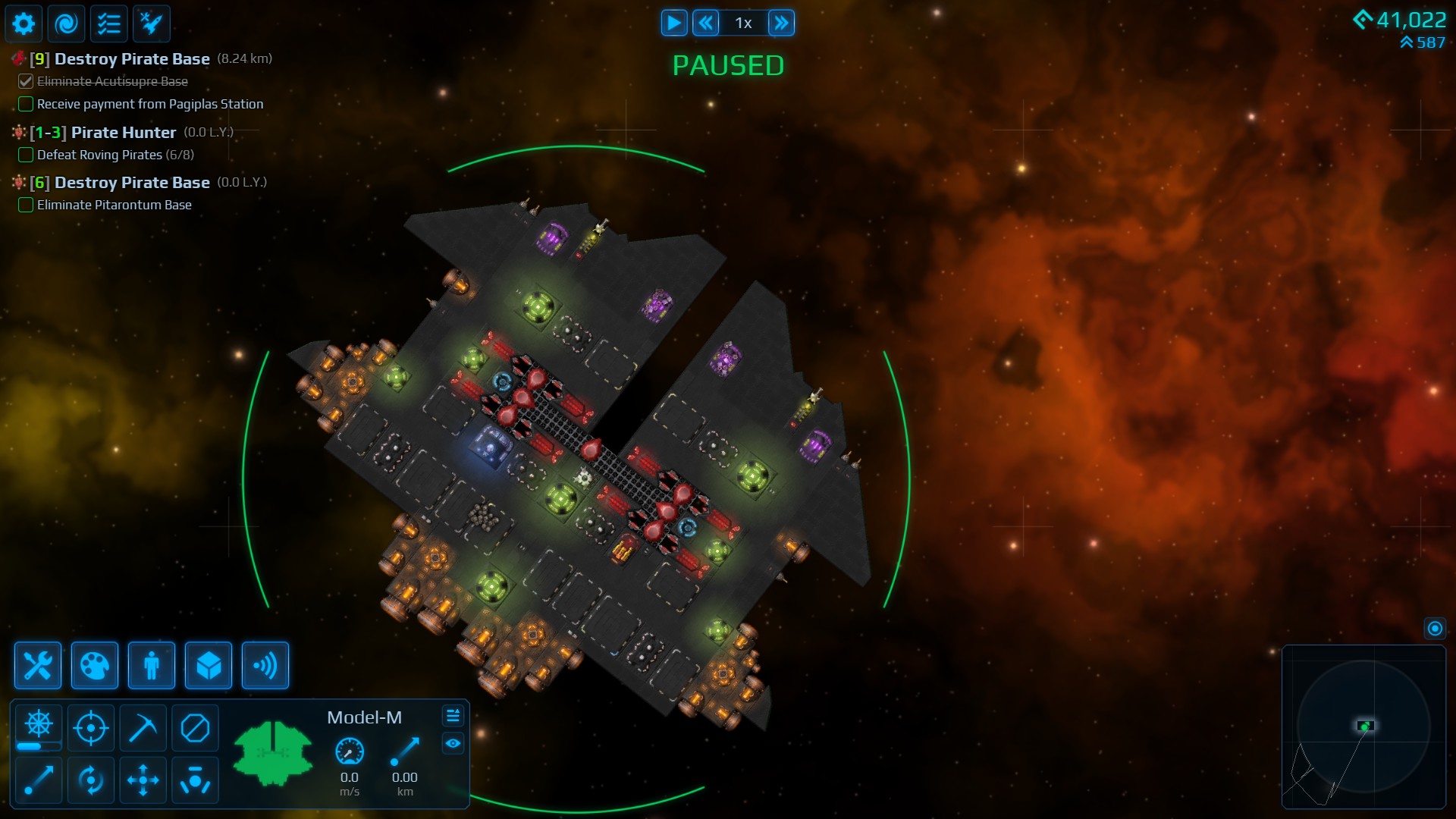Select the Pirate Hunter mission entry
This screenshot has width=1456, height=819.
pos(123,133)
